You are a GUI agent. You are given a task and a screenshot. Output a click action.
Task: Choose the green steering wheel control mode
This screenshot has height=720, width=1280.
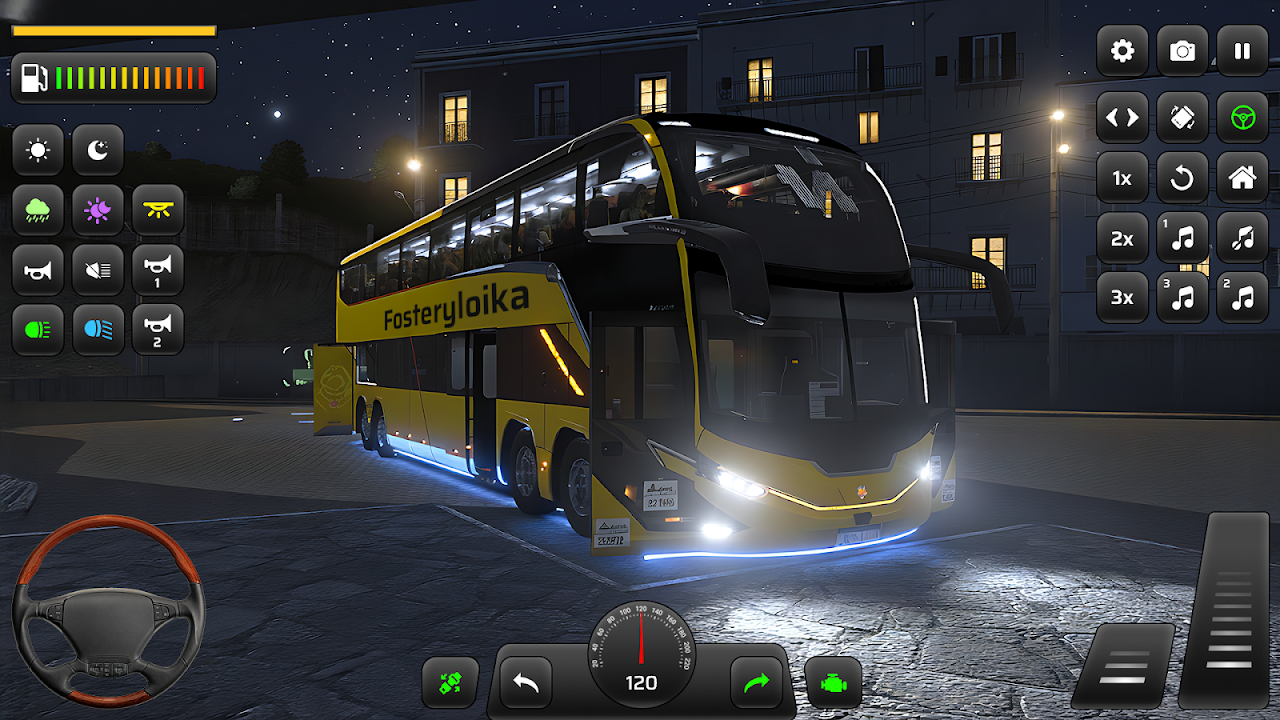(x=1242, y=118)
